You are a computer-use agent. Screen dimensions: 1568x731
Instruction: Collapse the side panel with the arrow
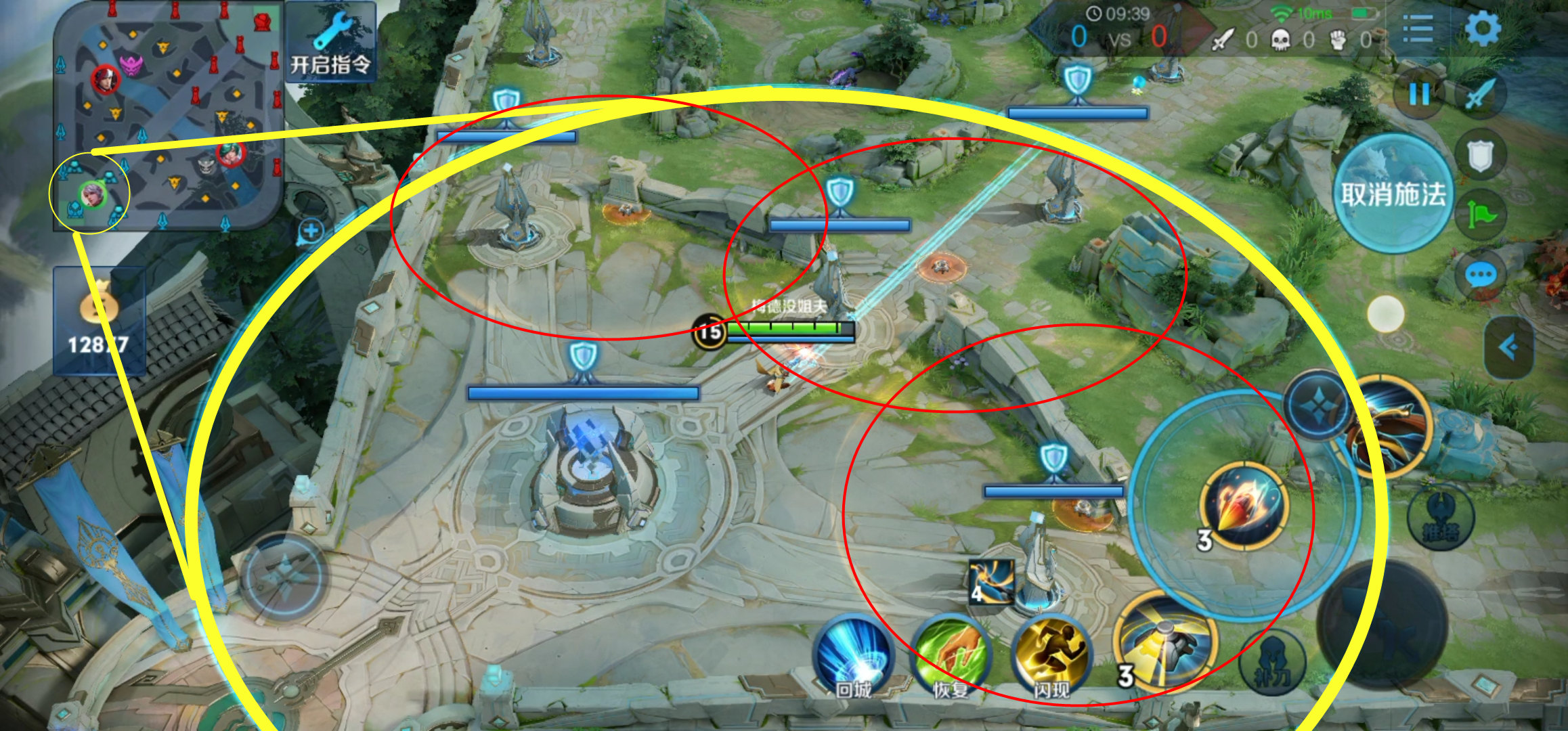pyautogui.click(x=1508, y=348)
